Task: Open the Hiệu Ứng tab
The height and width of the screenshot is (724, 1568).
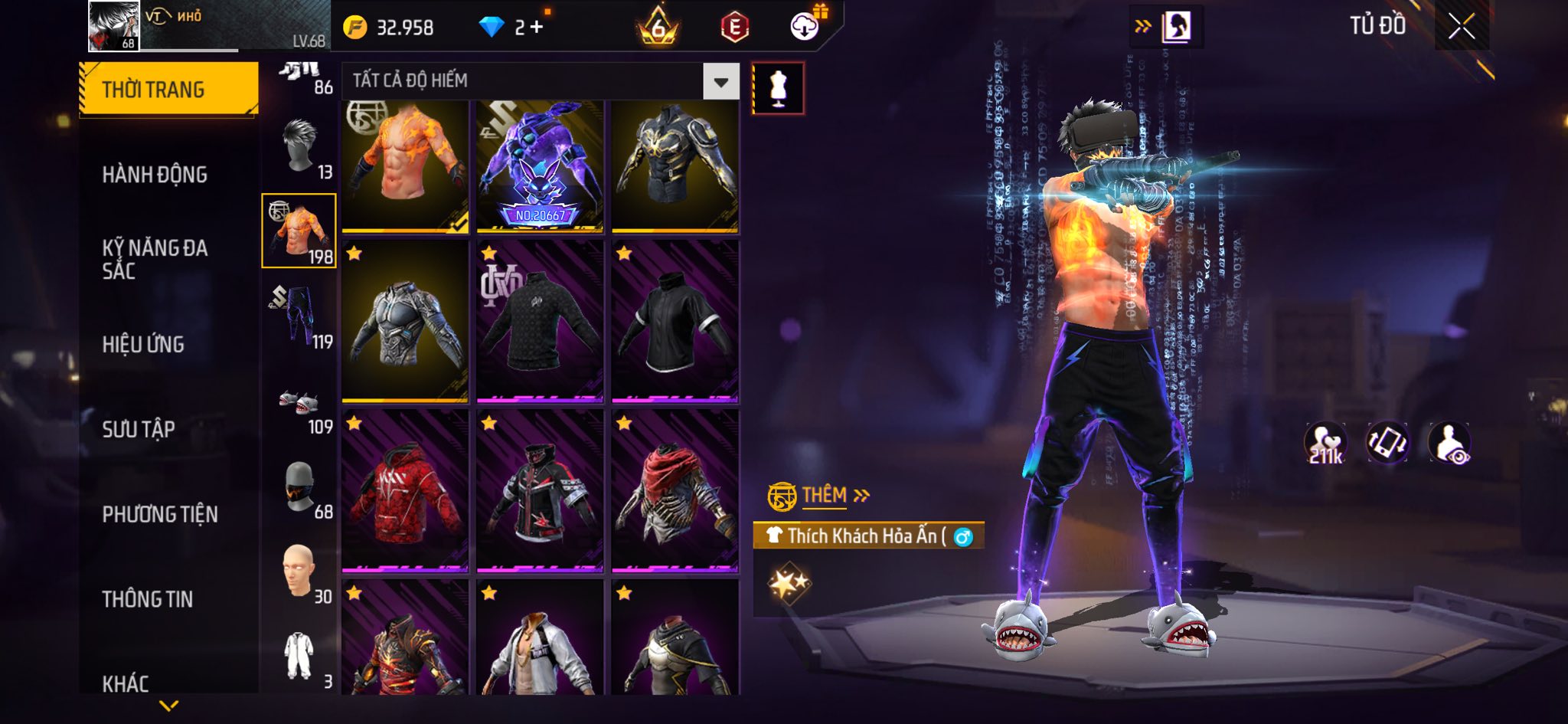Action: [143, 345]
